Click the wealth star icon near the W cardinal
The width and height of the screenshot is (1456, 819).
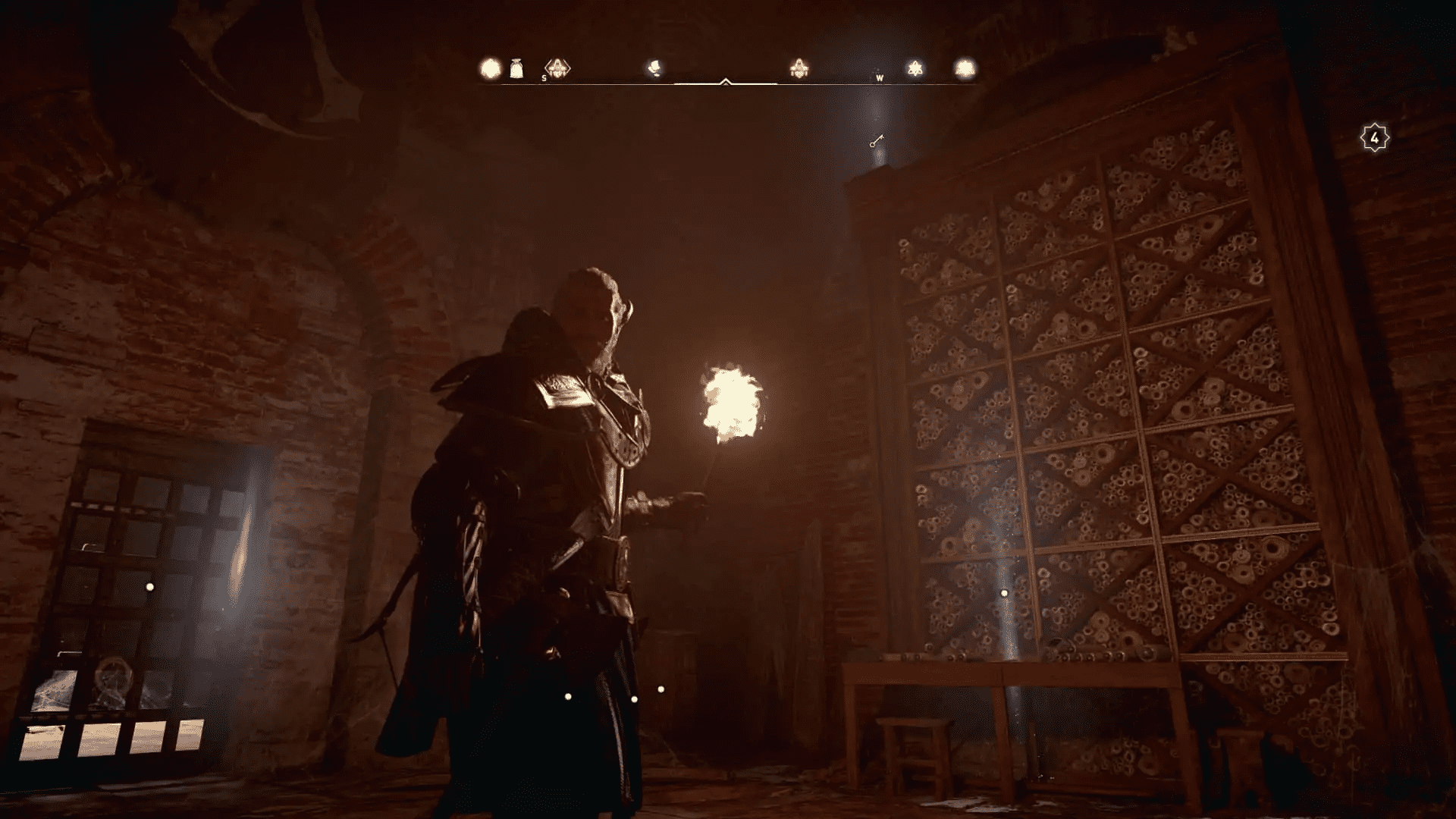(x=917, y=67)
